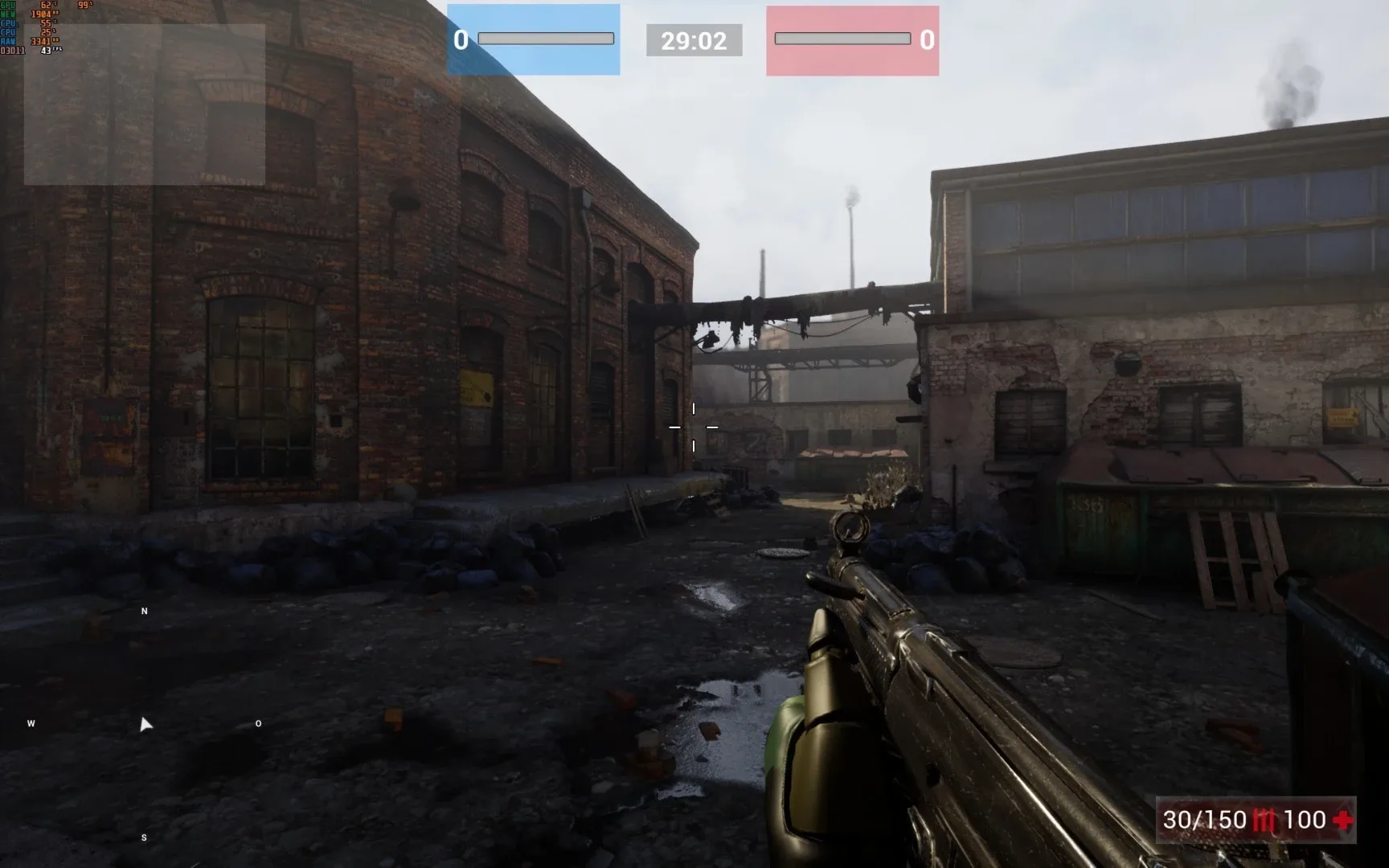This screenshot has width=1389, height=868.
Task: Click the crosshair in screen center
Action: point(693,427)
